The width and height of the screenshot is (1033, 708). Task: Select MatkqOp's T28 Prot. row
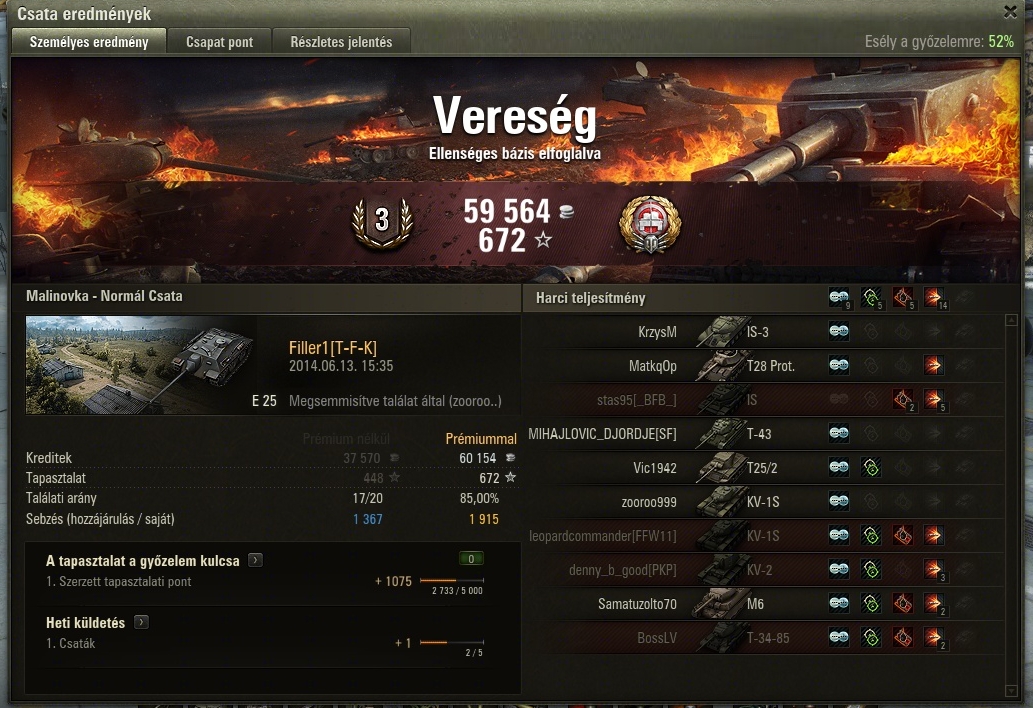click(760, 366)
